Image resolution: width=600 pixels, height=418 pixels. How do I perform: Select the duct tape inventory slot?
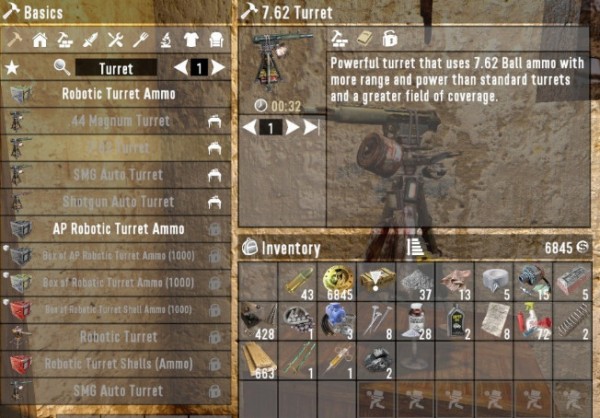coord(496,280)
